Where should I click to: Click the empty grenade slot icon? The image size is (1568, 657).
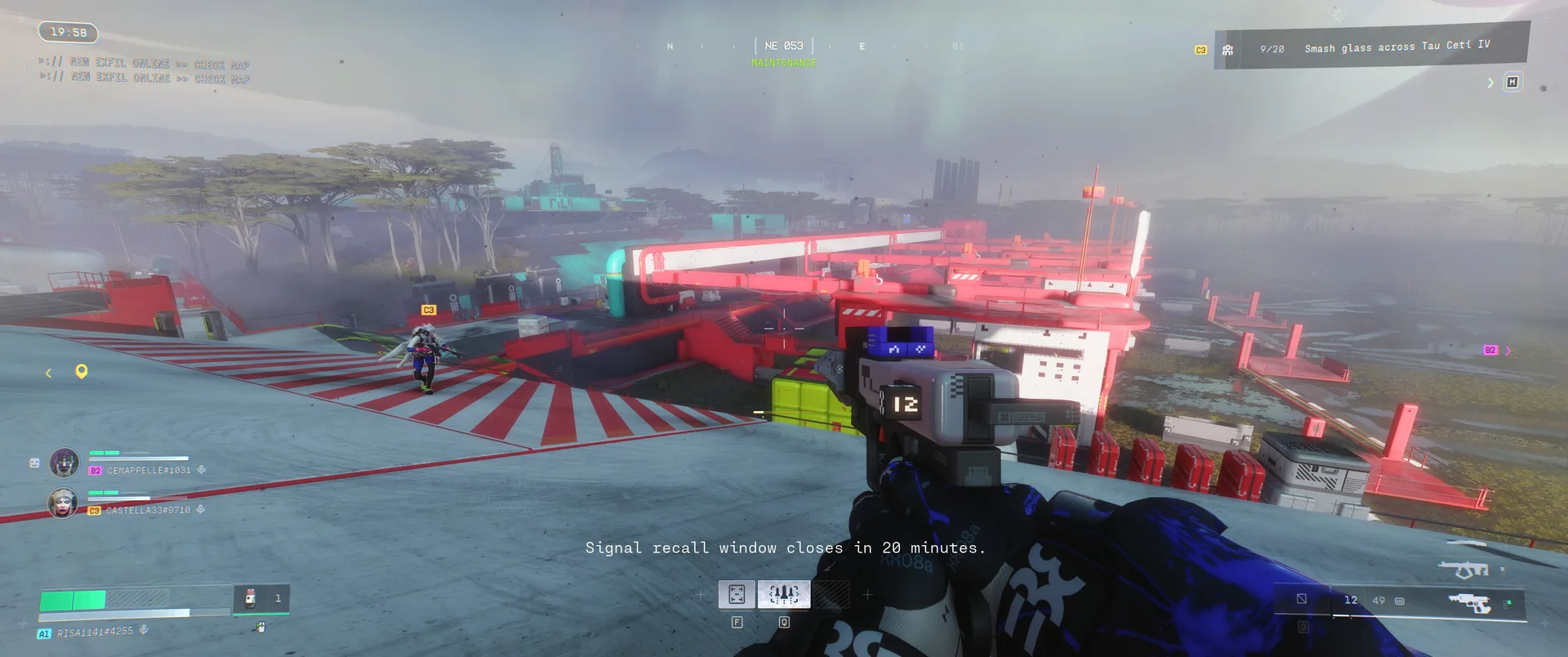click(x=1301, y=599)
